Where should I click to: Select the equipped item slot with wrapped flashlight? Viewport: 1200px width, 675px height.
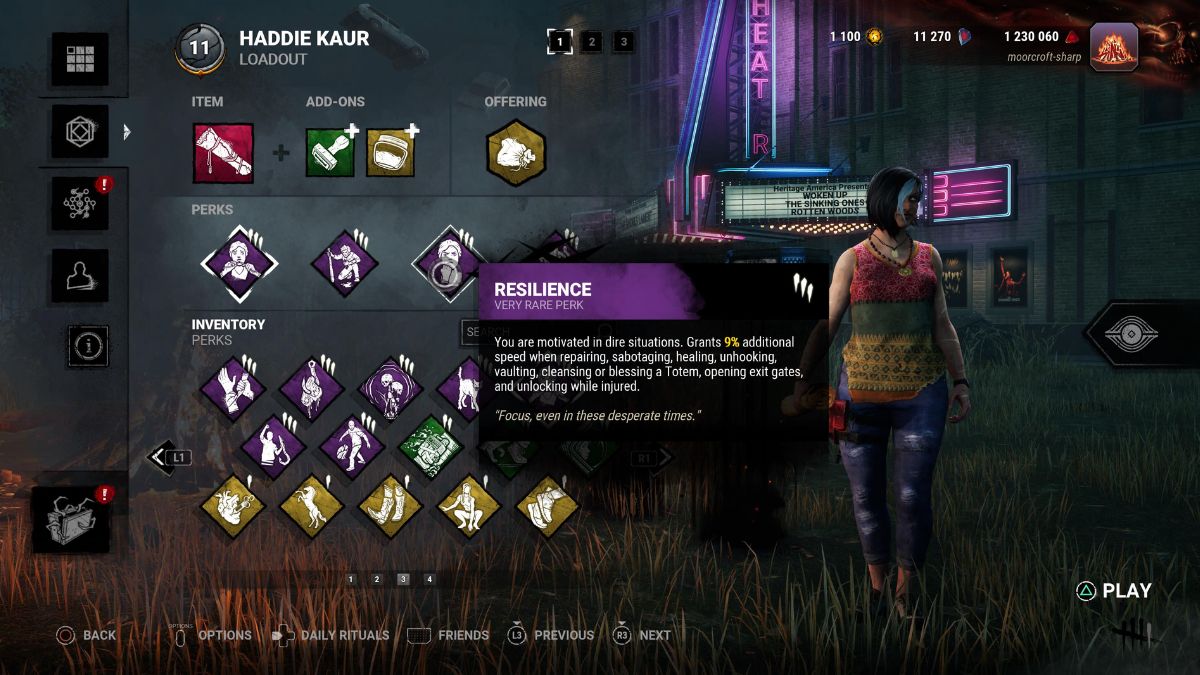pos(223,153)
